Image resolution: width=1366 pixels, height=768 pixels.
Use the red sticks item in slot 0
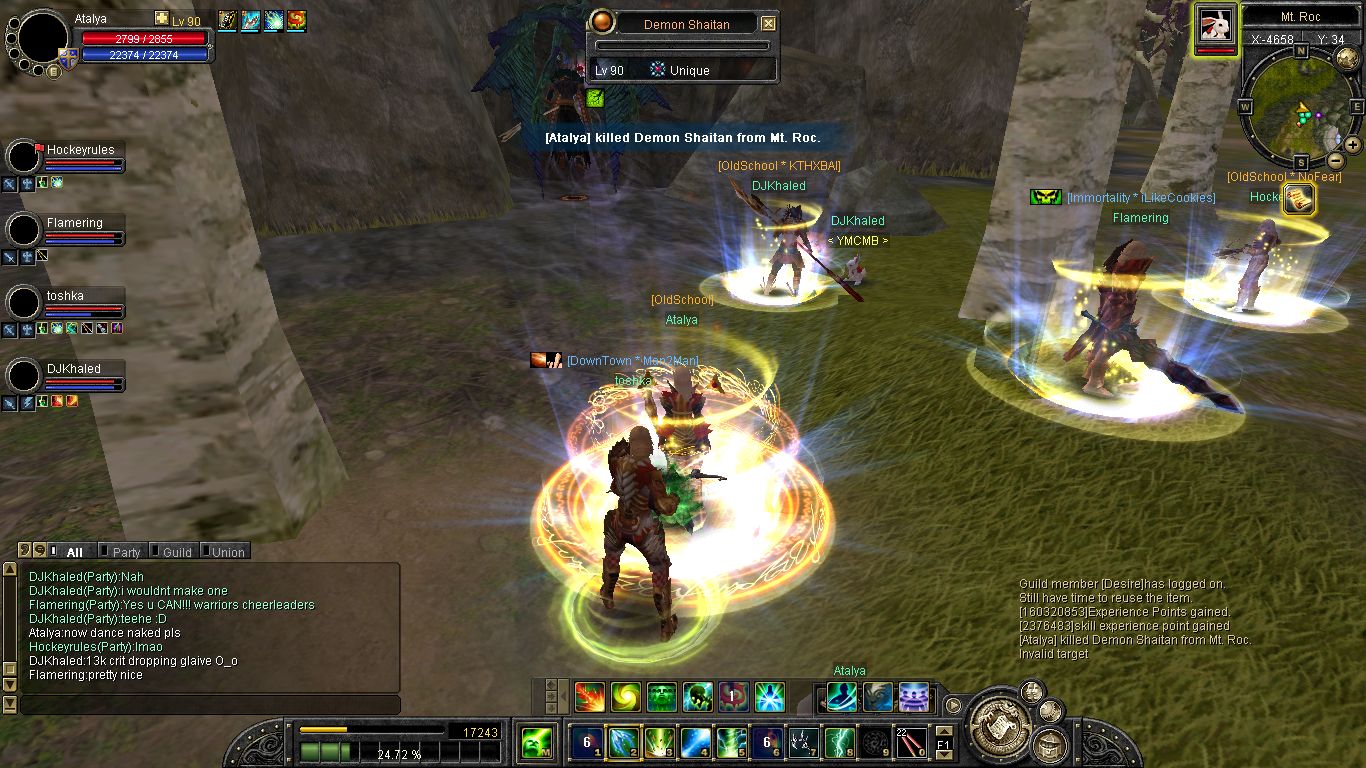[x=910, y=743]
